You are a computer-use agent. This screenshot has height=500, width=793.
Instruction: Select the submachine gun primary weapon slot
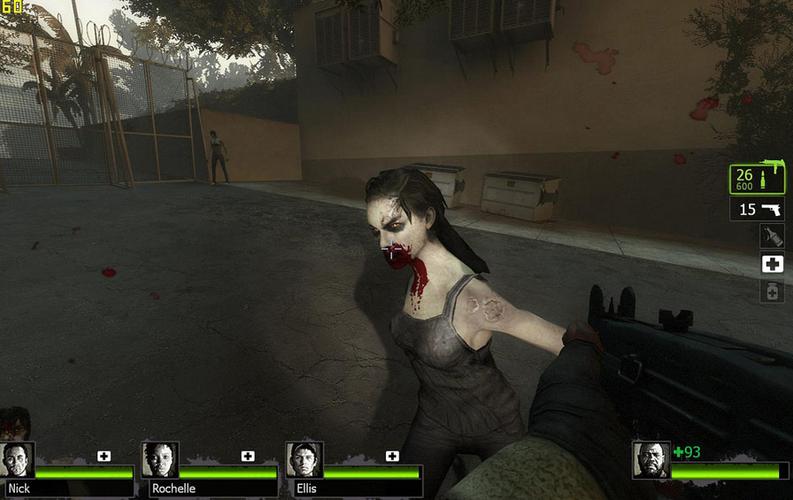(757, 179)
